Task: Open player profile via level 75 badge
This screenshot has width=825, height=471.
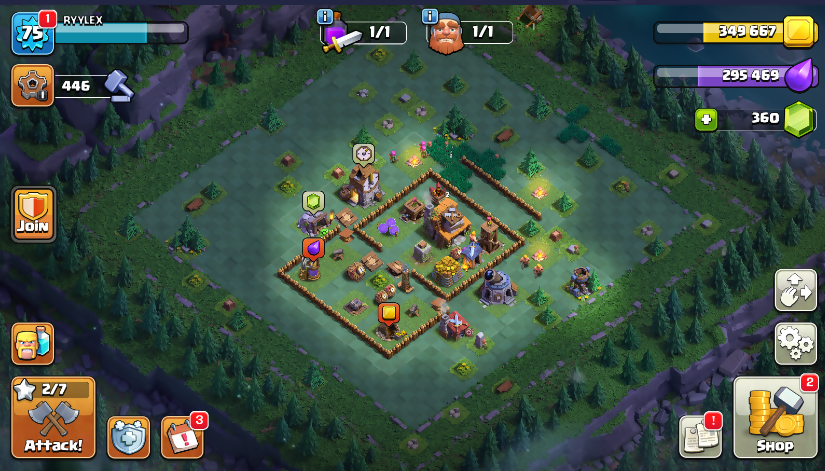Action: pos(32,33)
